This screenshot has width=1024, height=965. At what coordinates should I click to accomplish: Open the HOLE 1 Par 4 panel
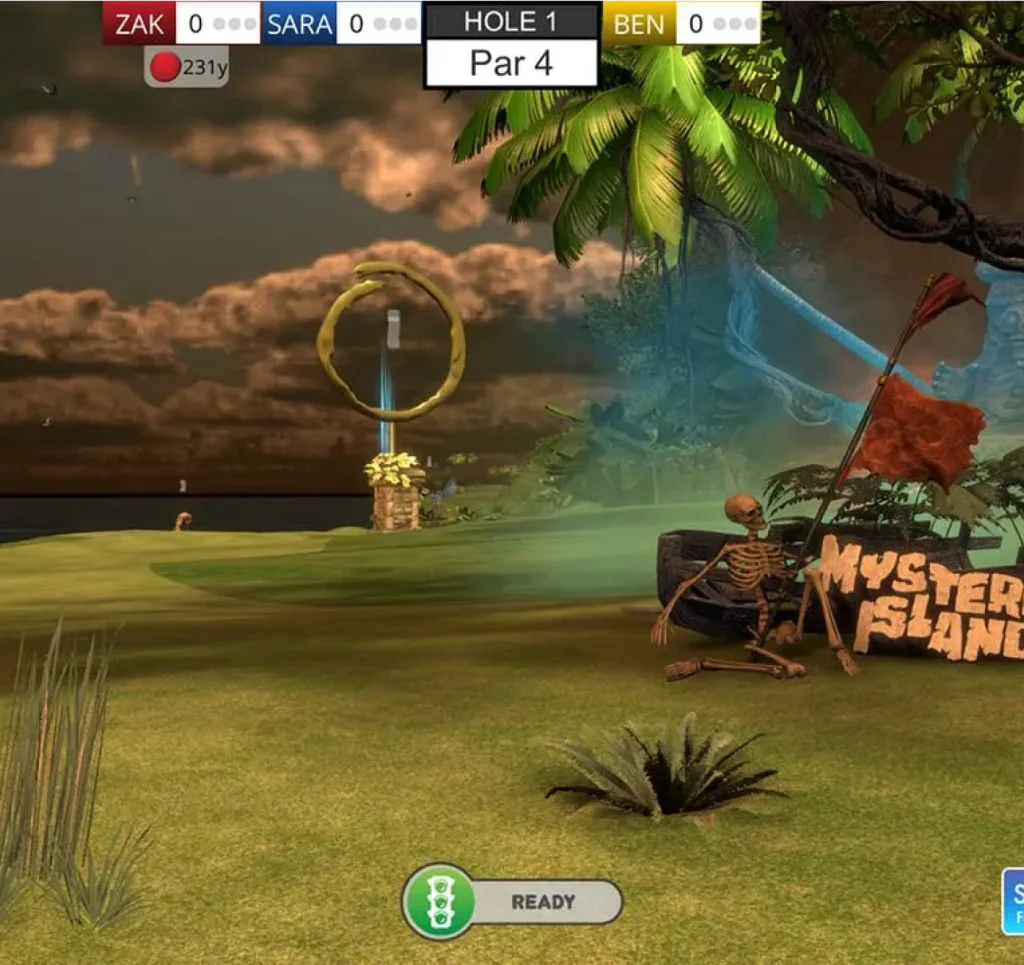point(511,45)
